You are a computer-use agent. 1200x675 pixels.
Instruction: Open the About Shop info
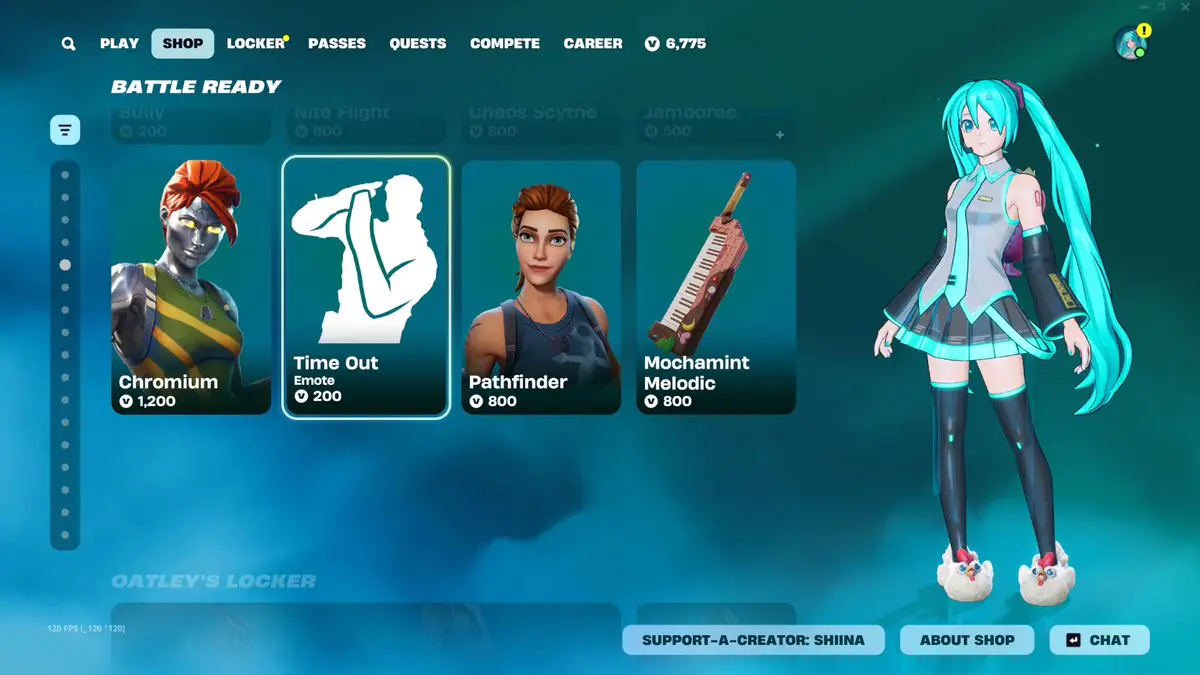coord(967,640)
